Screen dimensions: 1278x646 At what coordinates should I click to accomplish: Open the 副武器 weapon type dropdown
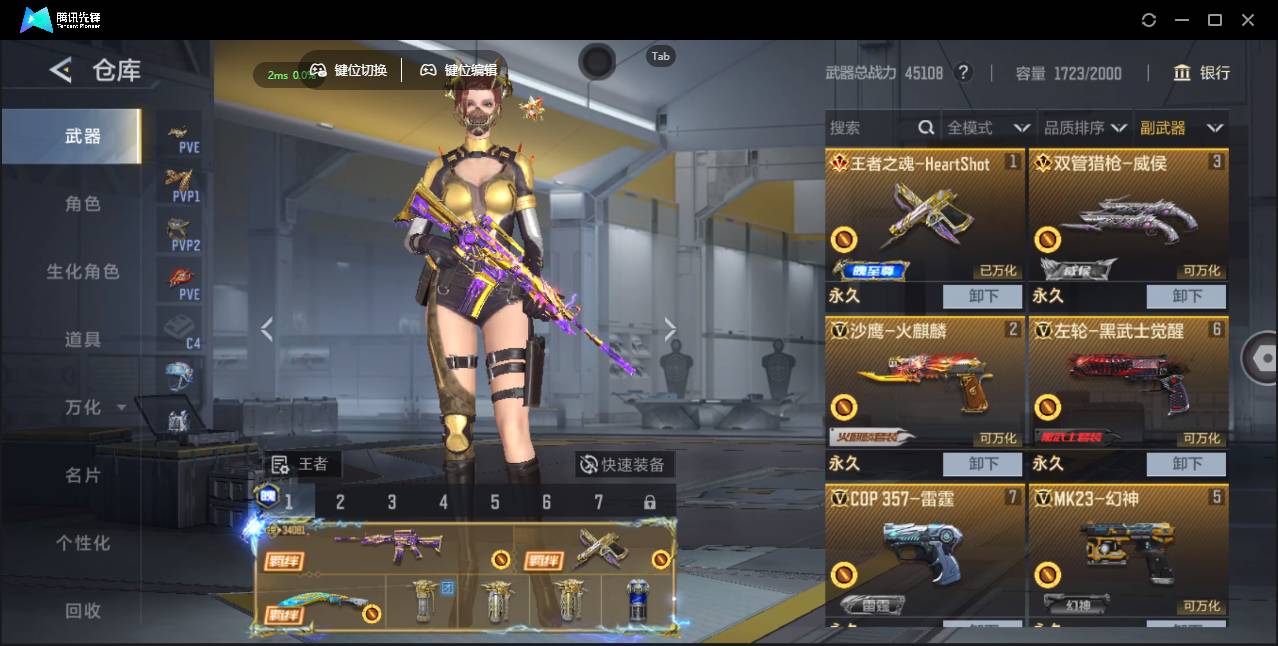click(x=1181, y=128)
